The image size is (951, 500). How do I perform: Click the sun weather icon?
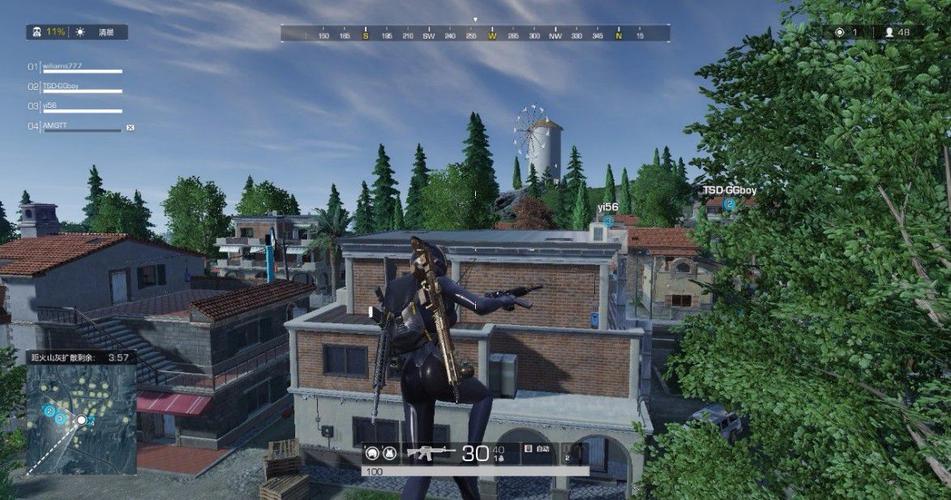point(81,32)
